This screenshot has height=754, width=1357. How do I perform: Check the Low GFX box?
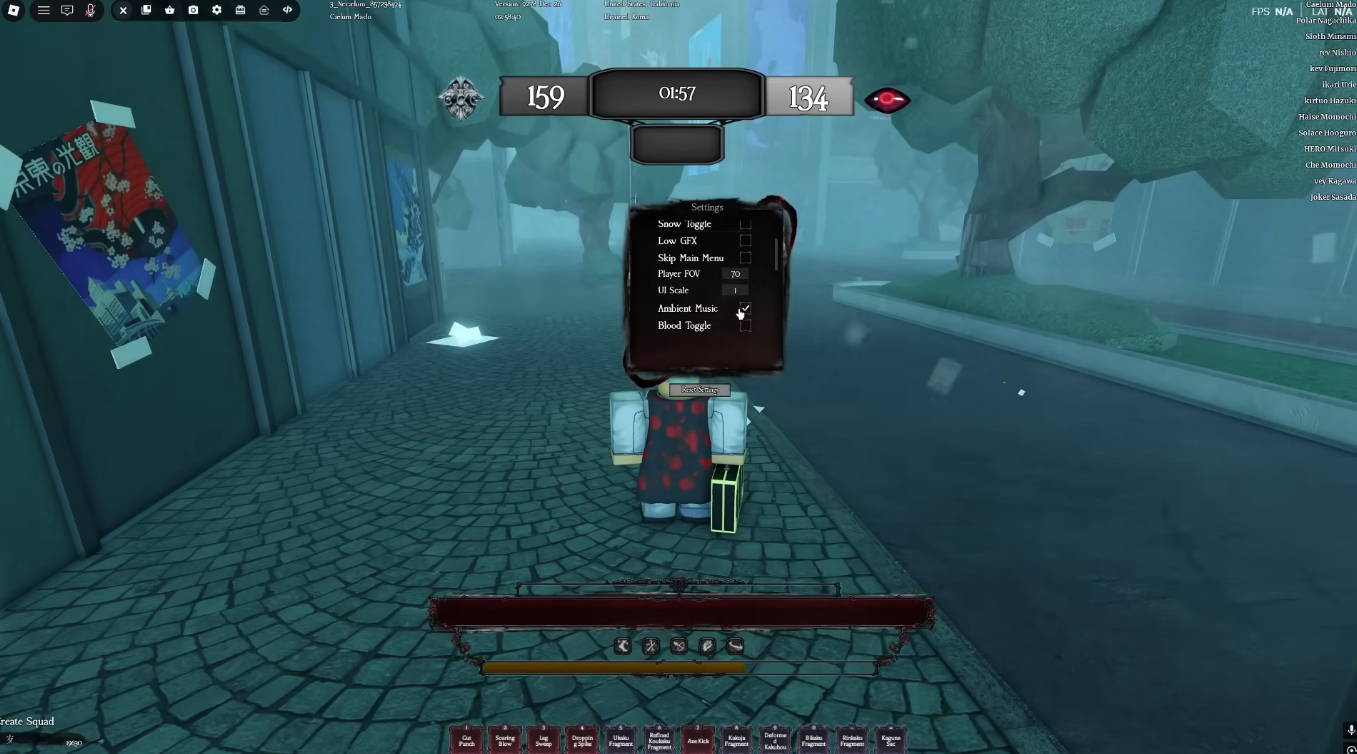pos(745,240)
